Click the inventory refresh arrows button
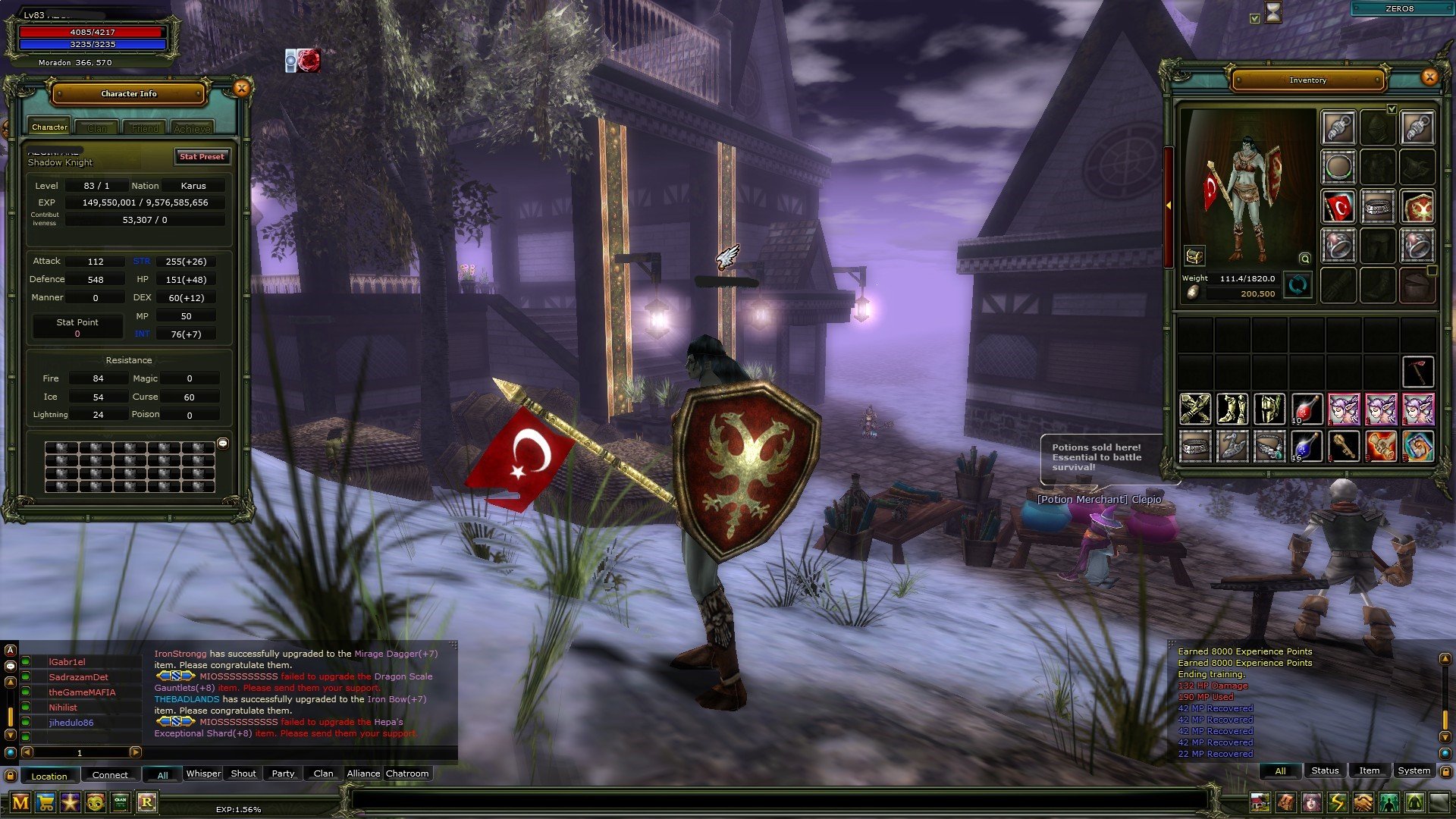 tap(1298, 286)
